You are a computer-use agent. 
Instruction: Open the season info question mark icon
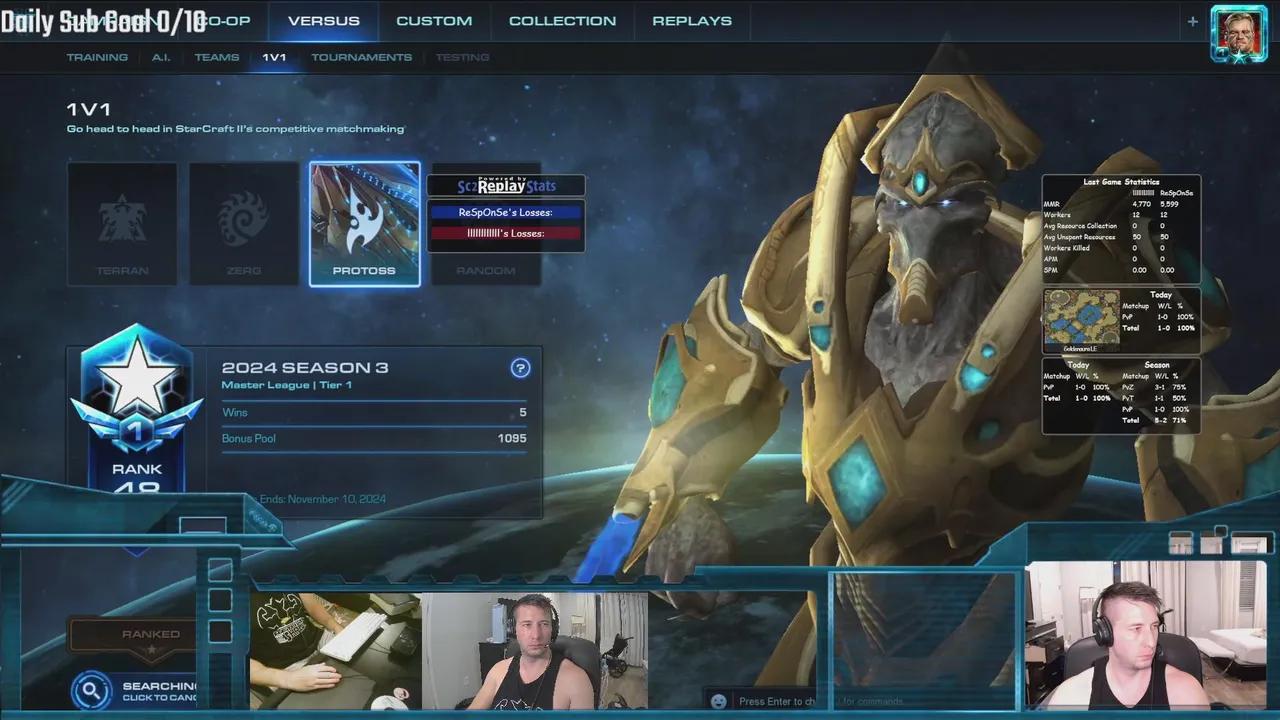520,368
